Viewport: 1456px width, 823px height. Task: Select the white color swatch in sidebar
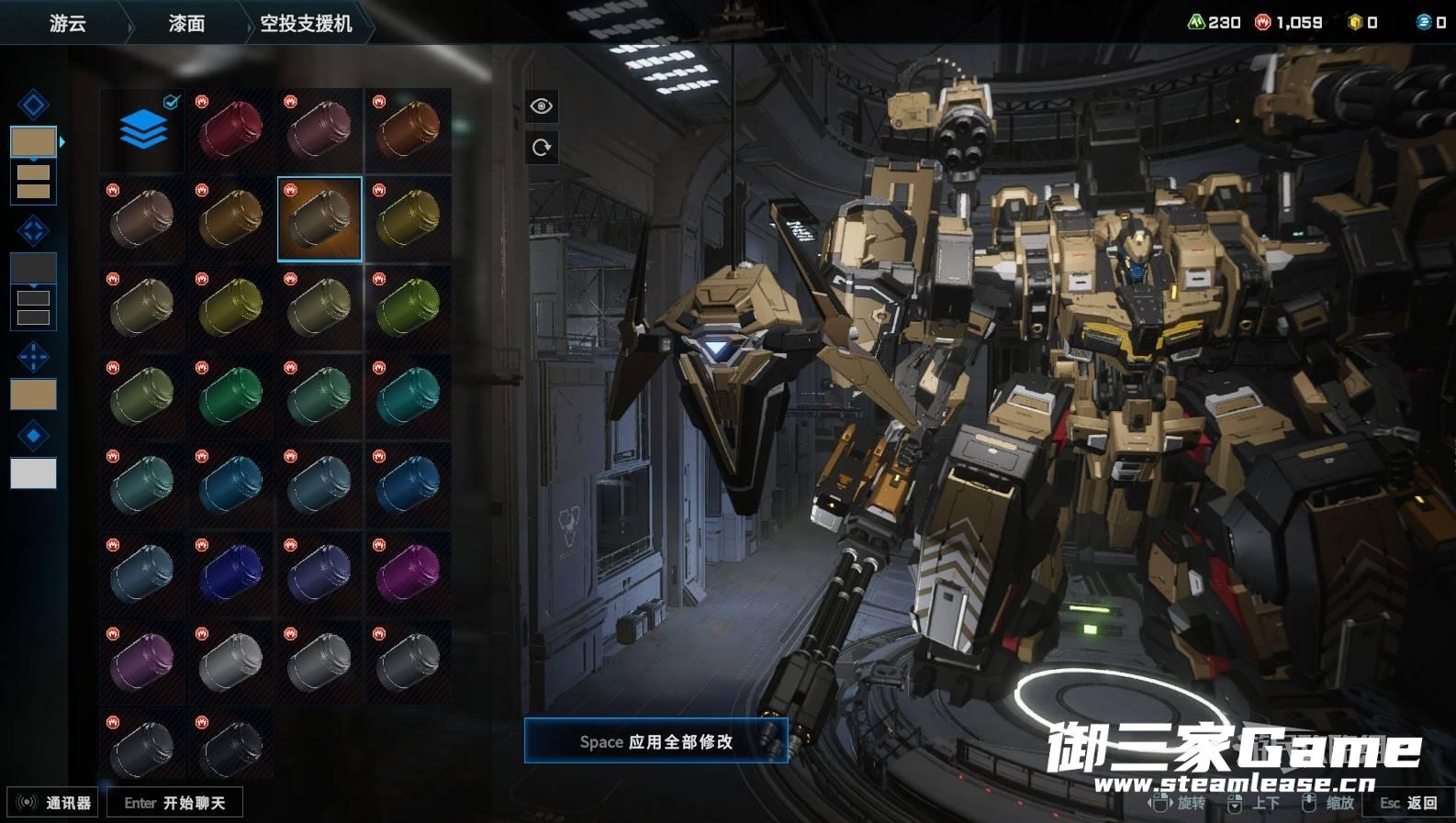[33, 473]
